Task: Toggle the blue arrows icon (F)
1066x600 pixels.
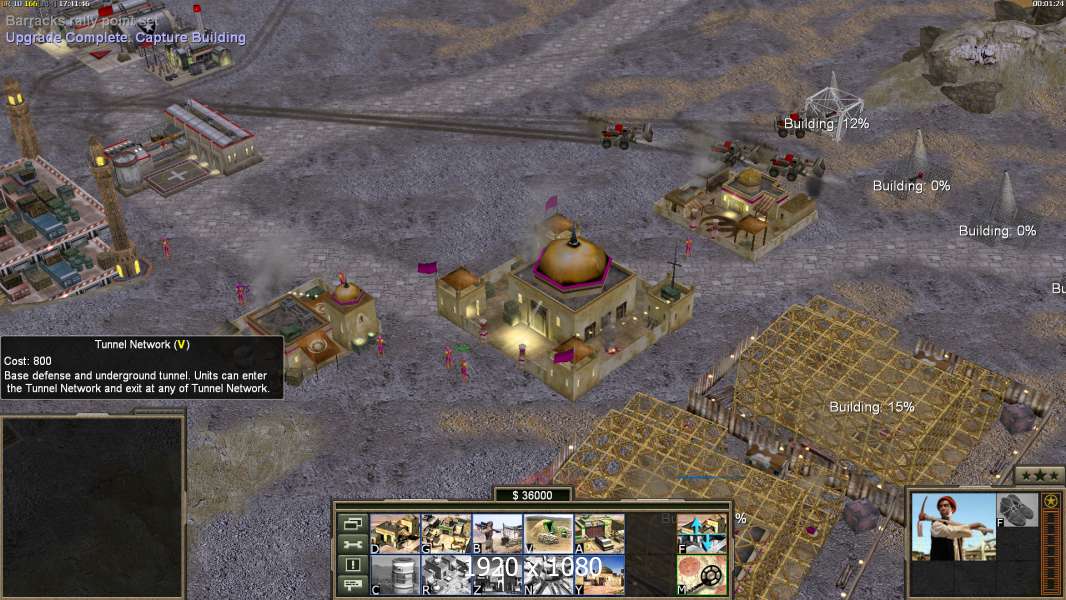Action: click(x=702, y=533)
